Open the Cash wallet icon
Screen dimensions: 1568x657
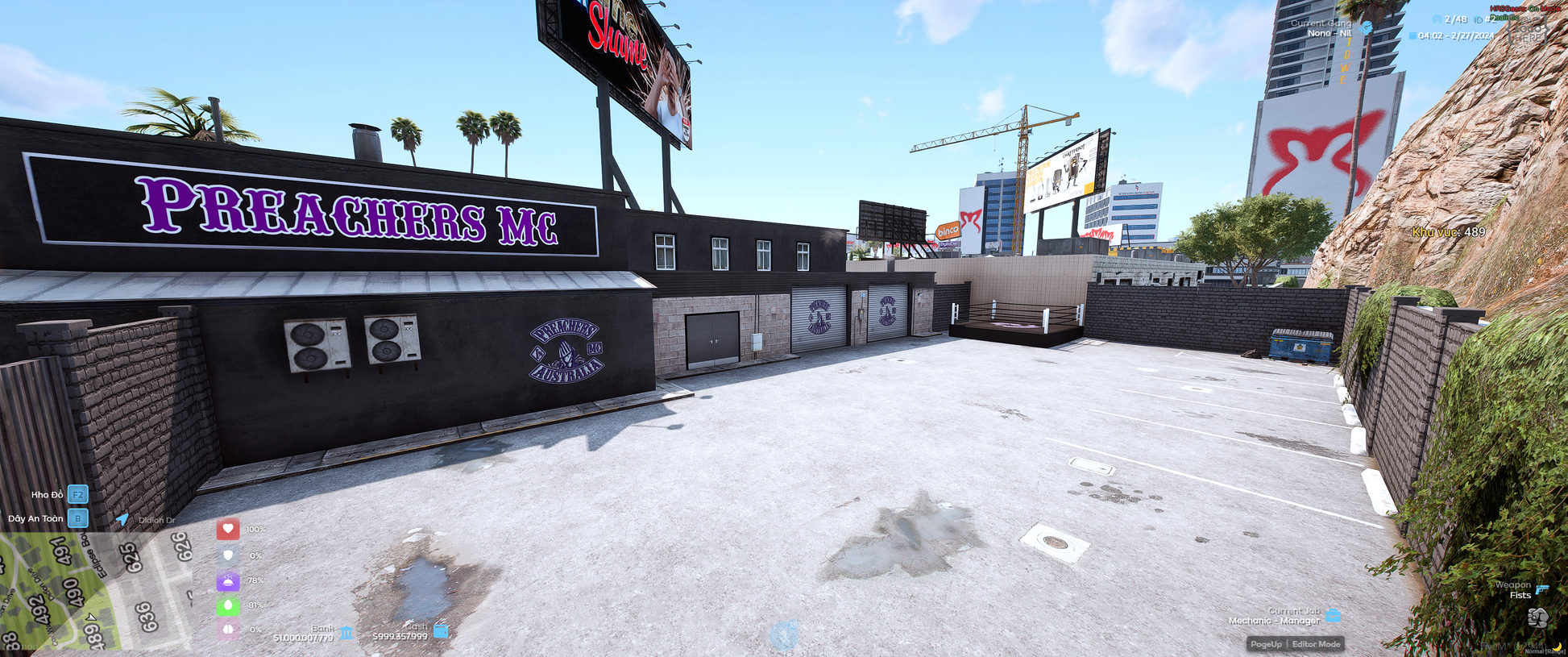point(441,631)
